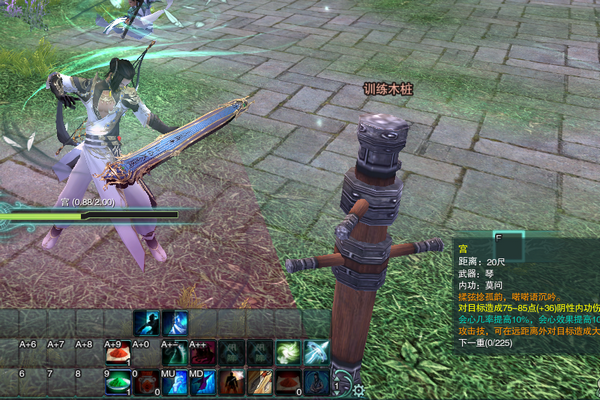Use the light blue slash skill
The width and height of the screenshot is (600, 400).
pos(317,353)
